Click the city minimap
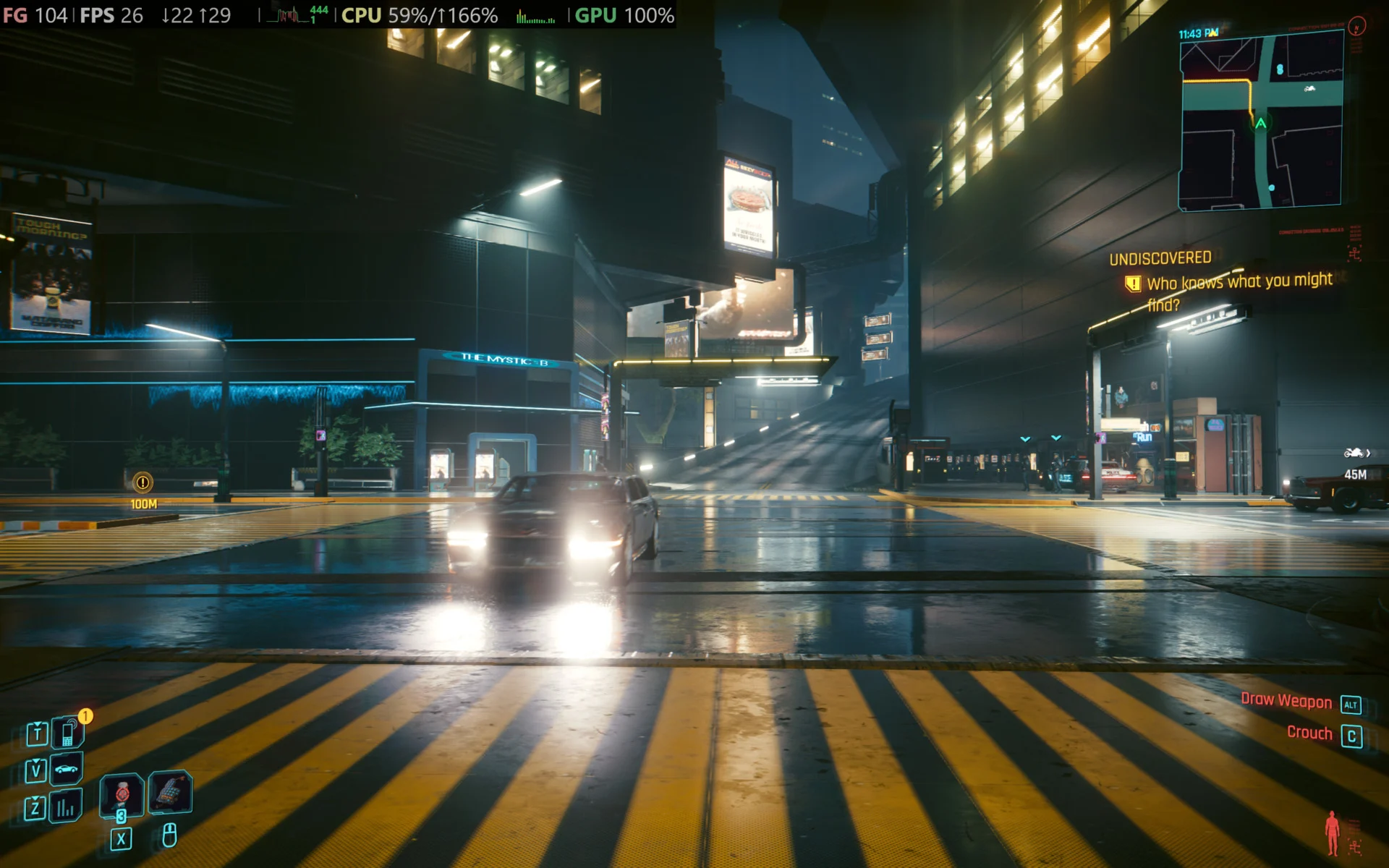The height and width of the screenshot is (868, 1389). click(x=1261, y=123)
